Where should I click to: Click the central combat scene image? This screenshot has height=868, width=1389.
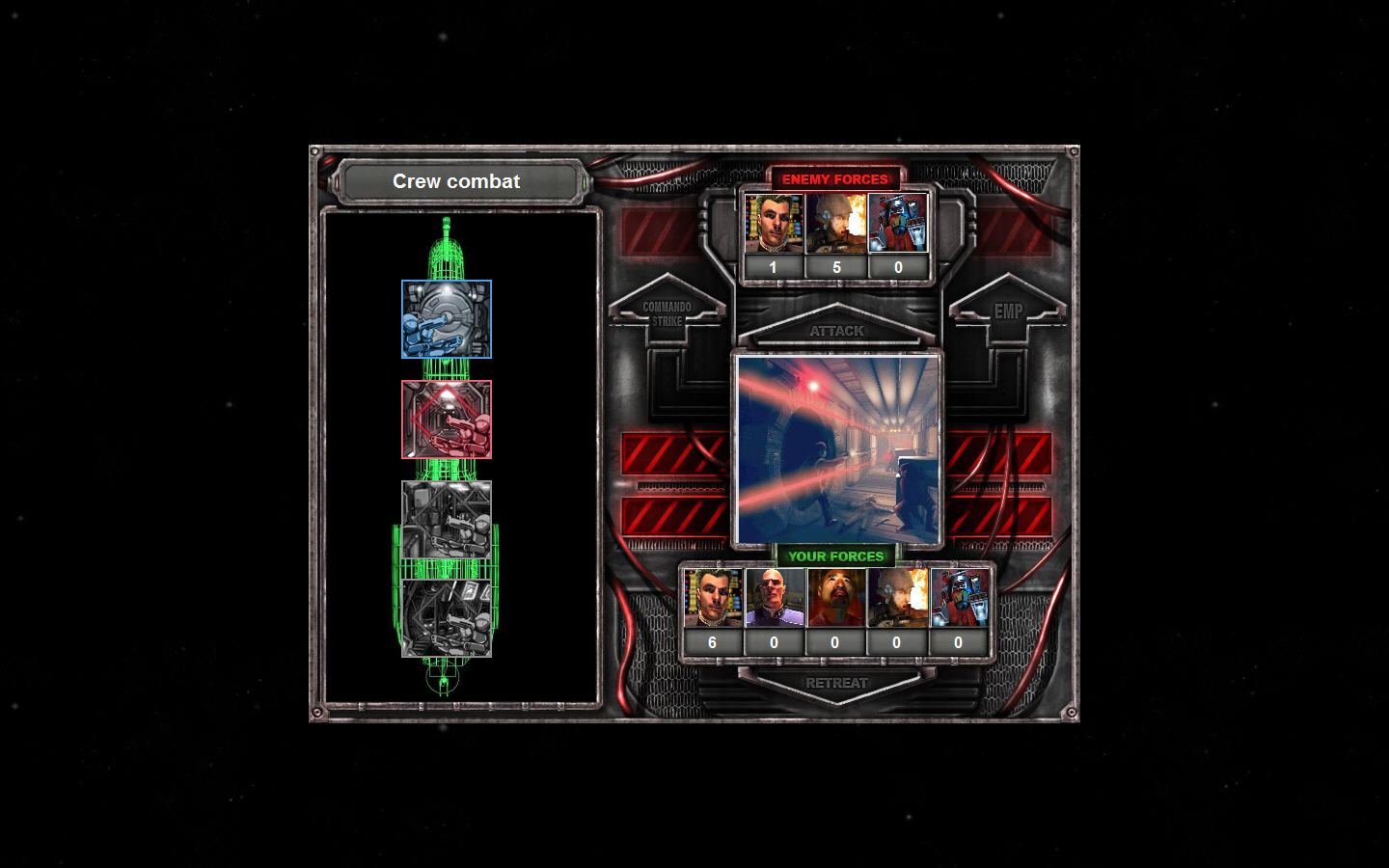(x=838, y=446)
